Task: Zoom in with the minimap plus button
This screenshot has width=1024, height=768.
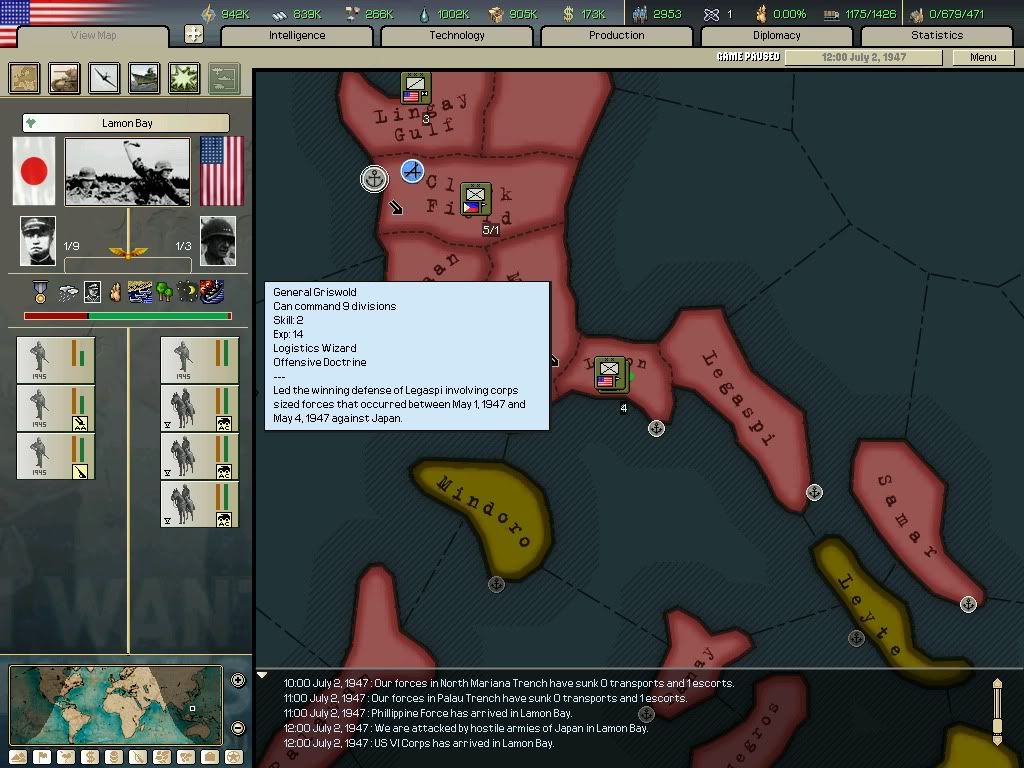Action: coord(238,681)
